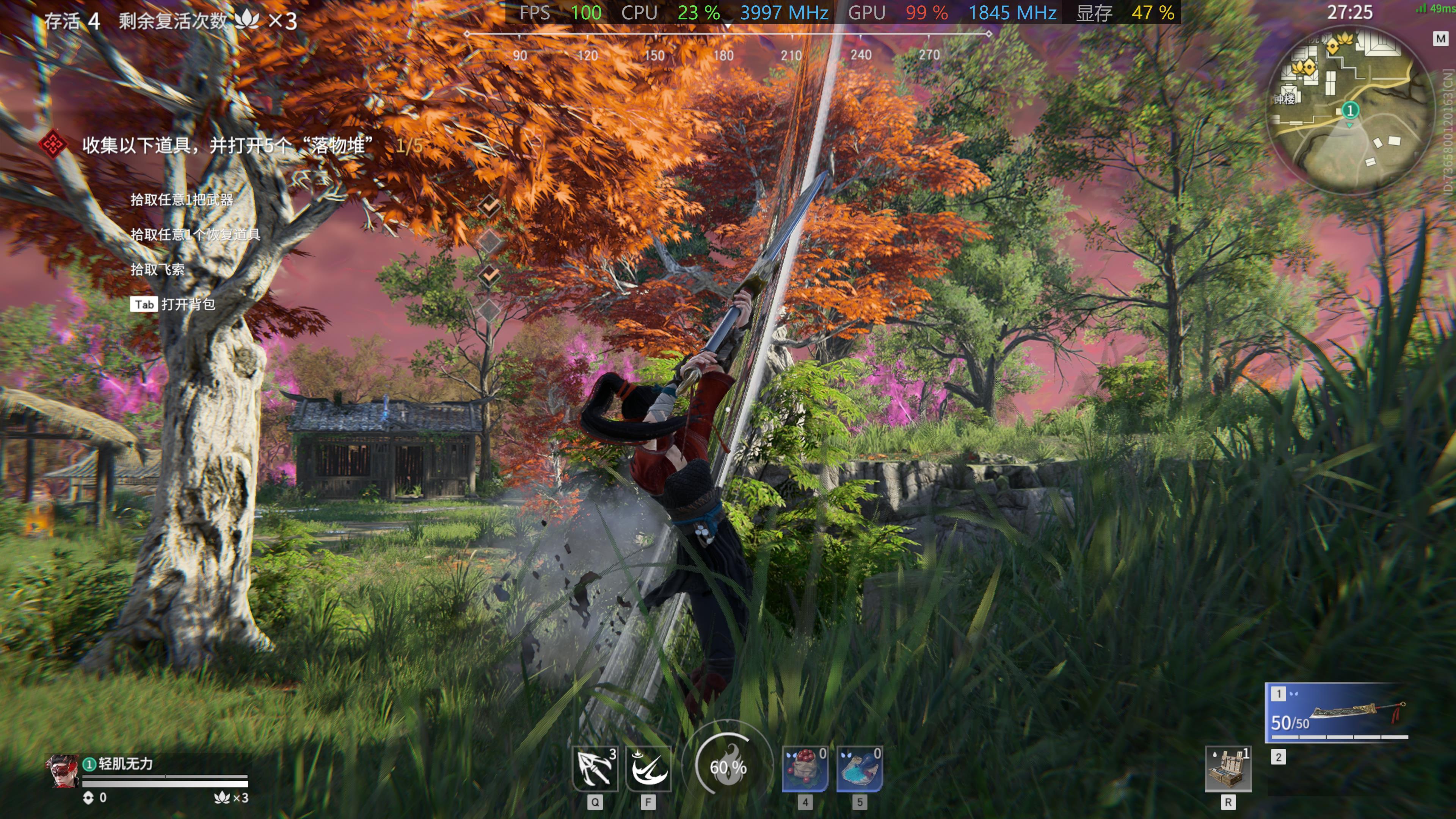Select the player portrait avatar
This screenshot has height=819, width=1456.
(x=62, y=770)
